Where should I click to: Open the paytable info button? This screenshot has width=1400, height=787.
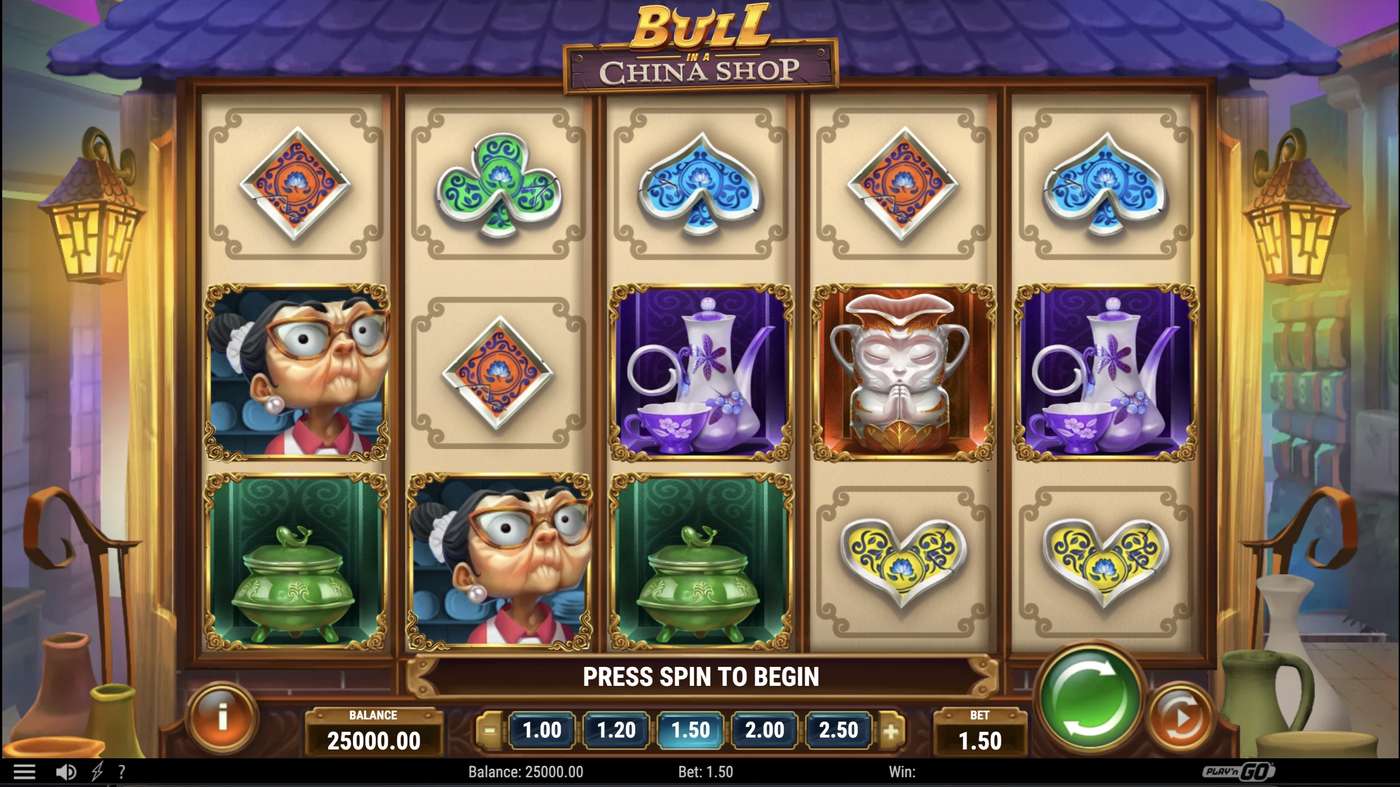click(x=224, y=718)
